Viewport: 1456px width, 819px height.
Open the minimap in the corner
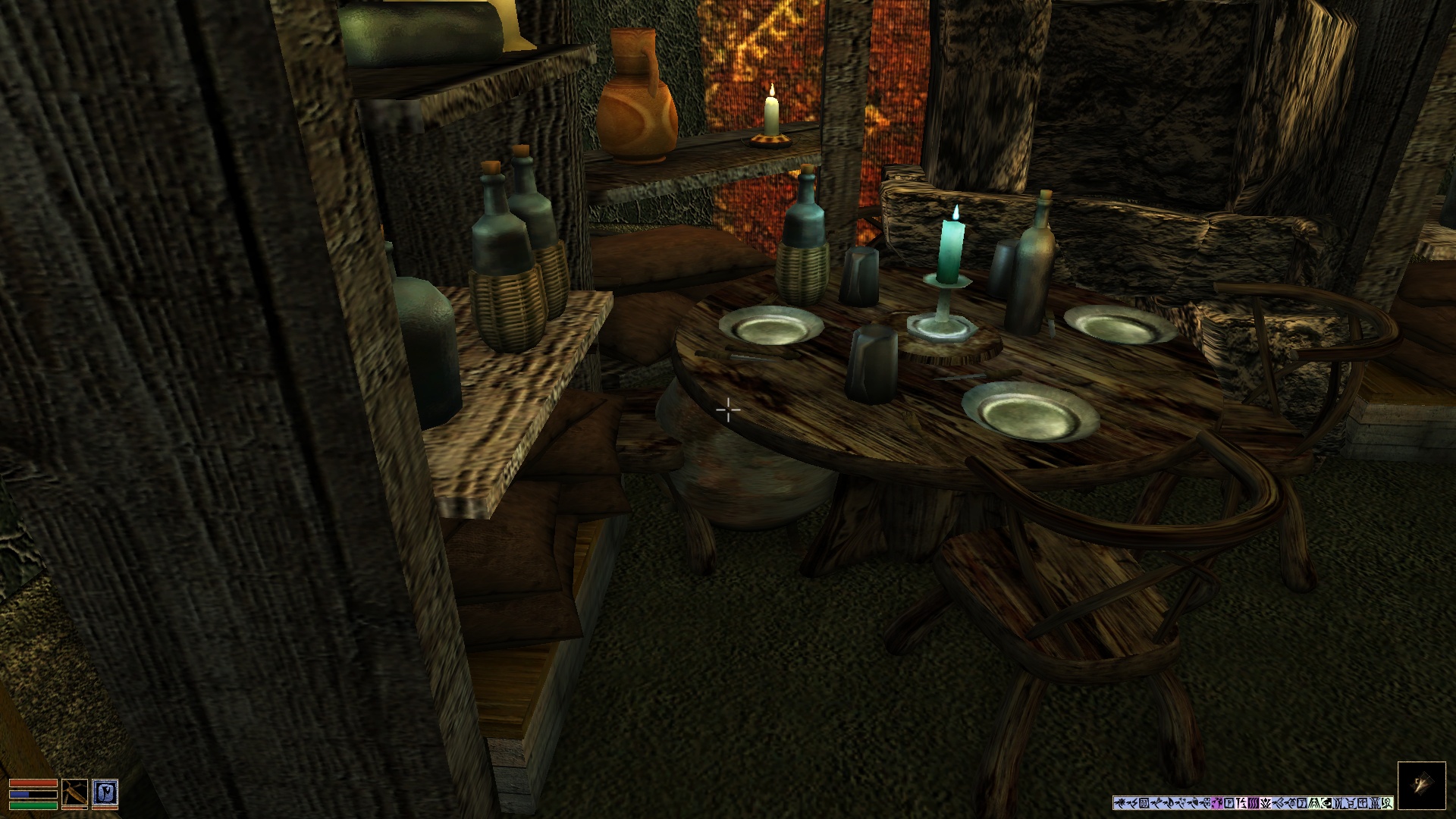1421,786
